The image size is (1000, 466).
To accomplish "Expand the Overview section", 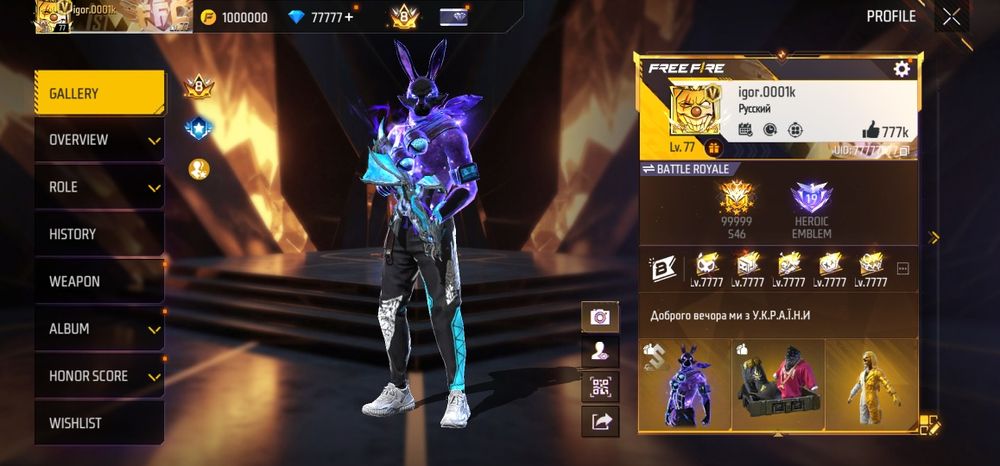I will point(99,140).
